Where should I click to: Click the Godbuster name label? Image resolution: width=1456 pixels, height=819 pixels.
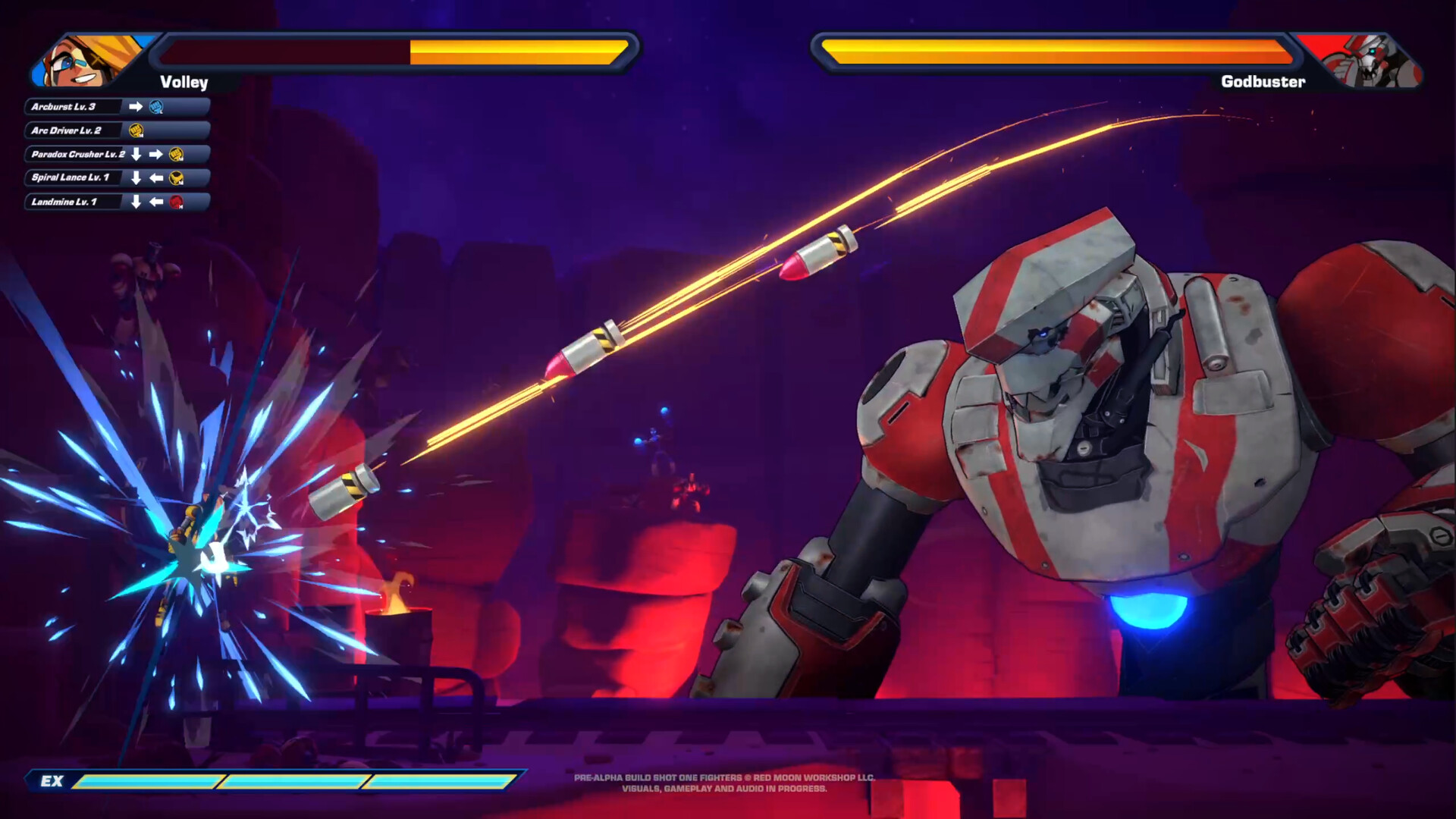pos(1263,81)
